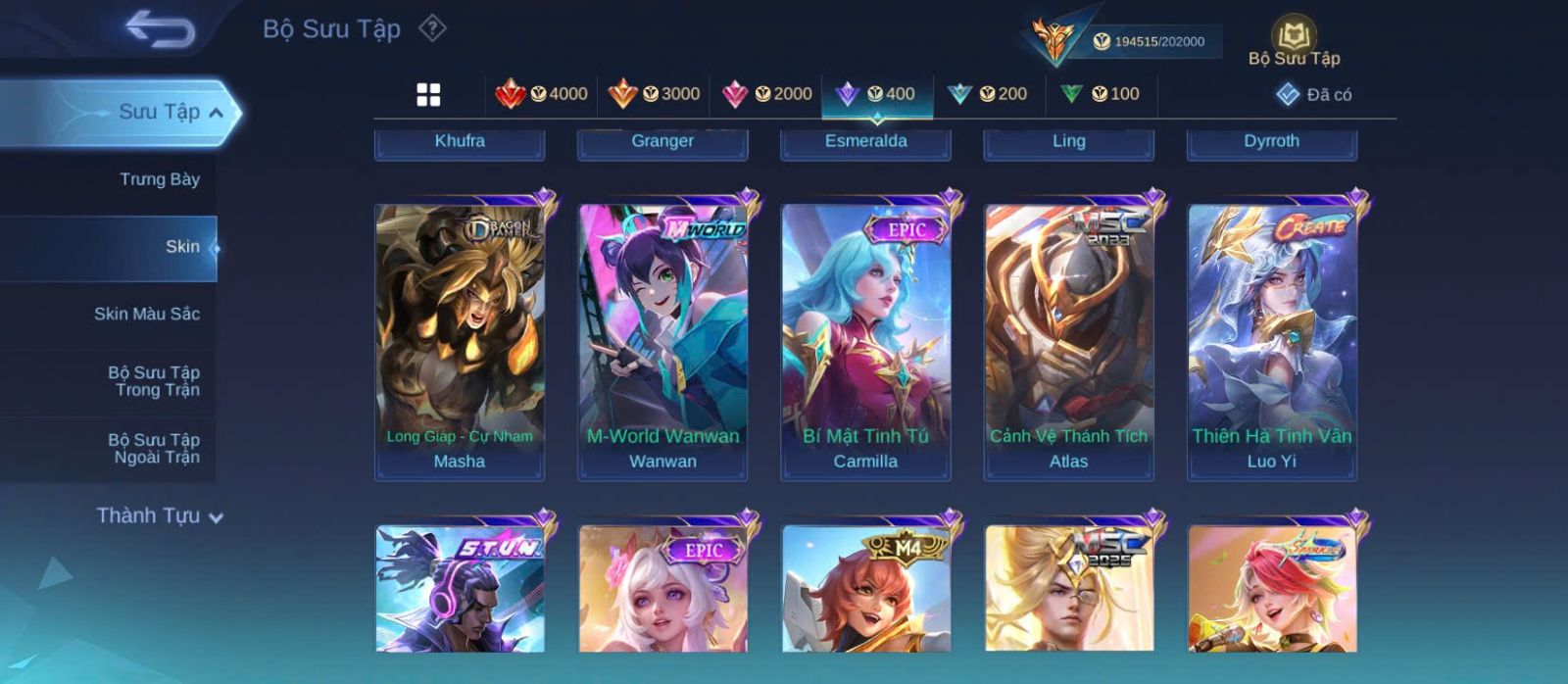Go back using the return arrow
This screenshot has width=1568, height=684.
coord(160,29)
